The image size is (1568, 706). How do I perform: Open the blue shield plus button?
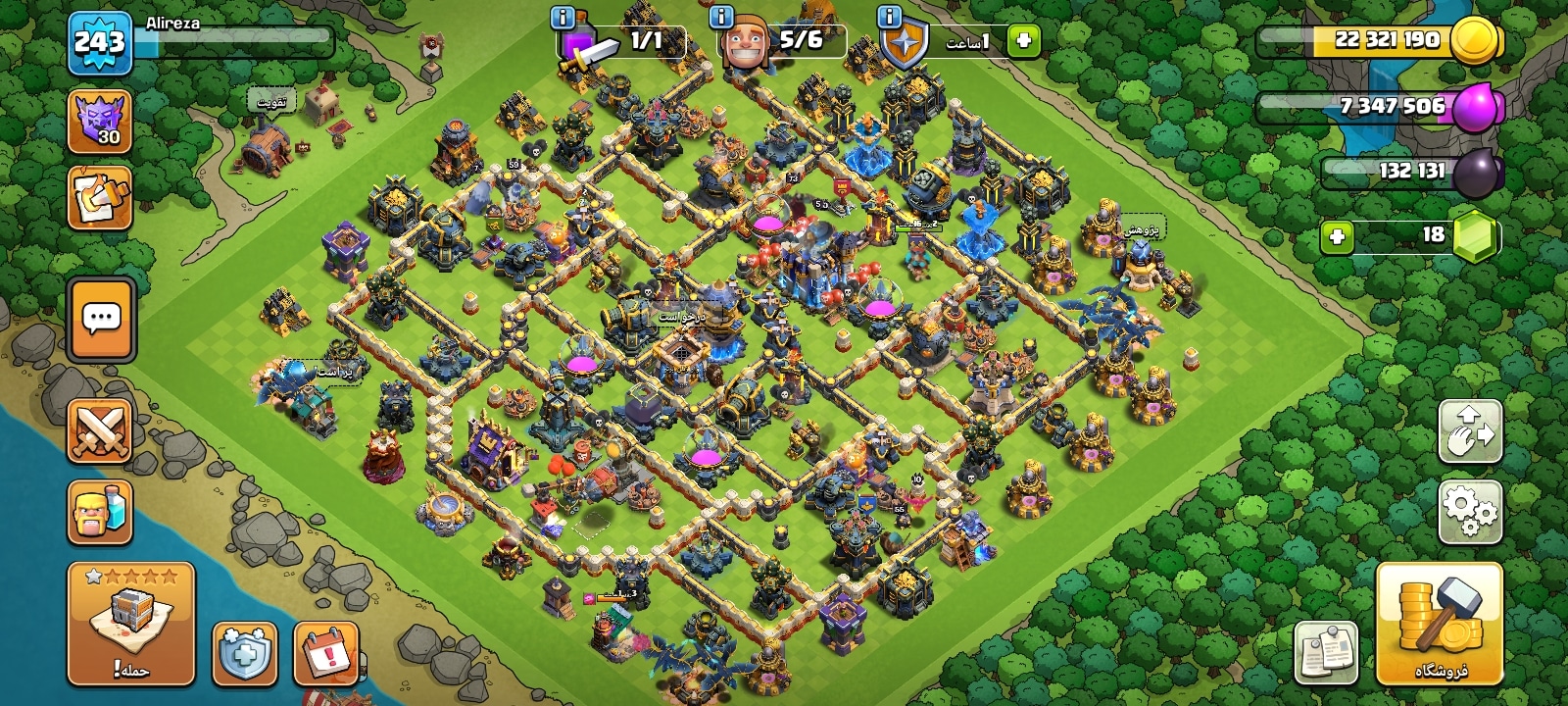[244, 653]
